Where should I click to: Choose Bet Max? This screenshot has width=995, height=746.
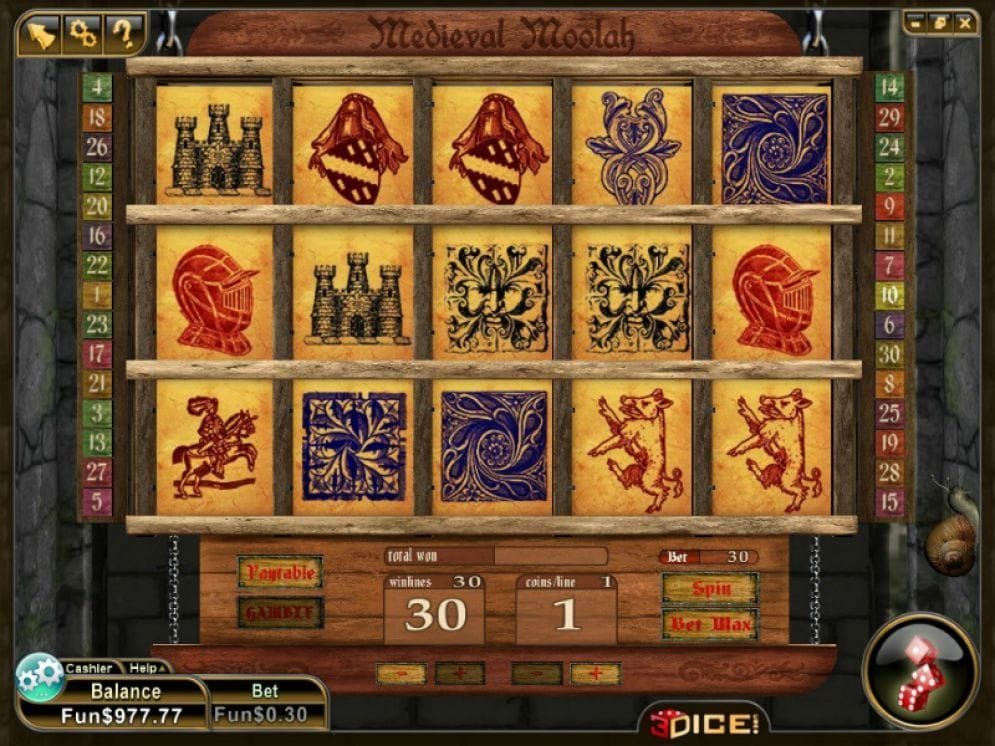710,625
